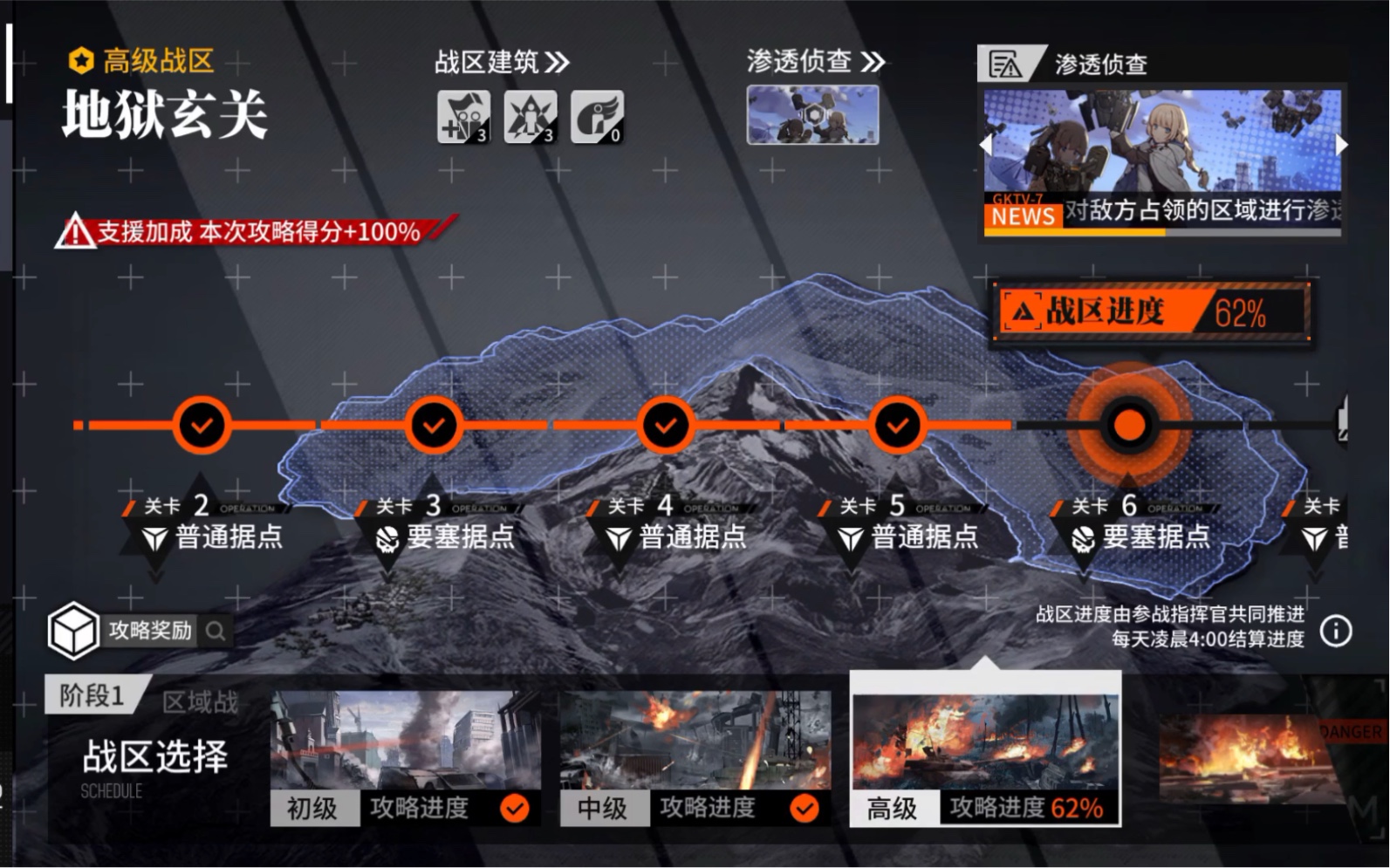Open the info circle beside 战区进度说明

[x=1335, y=630]
